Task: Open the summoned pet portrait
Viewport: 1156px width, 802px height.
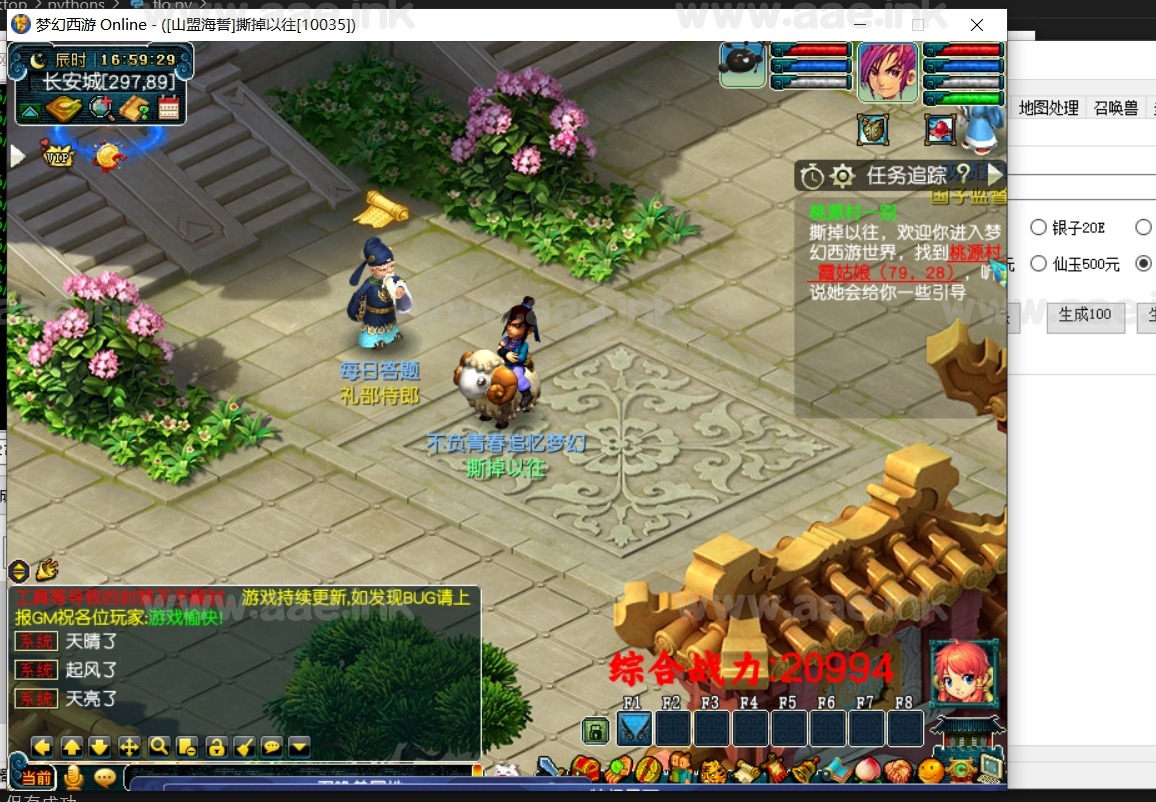Action: (x=742, y=64)
